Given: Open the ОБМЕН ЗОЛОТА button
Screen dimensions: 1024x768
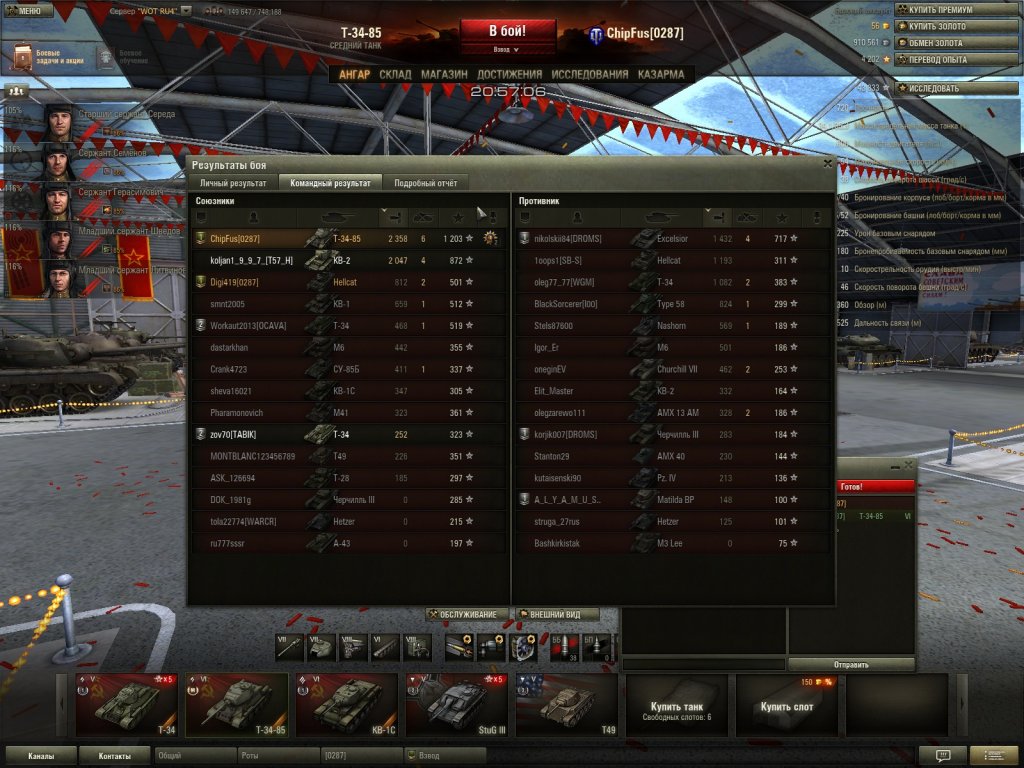Looking at the screenshot, I should click(x=954, y=43).
